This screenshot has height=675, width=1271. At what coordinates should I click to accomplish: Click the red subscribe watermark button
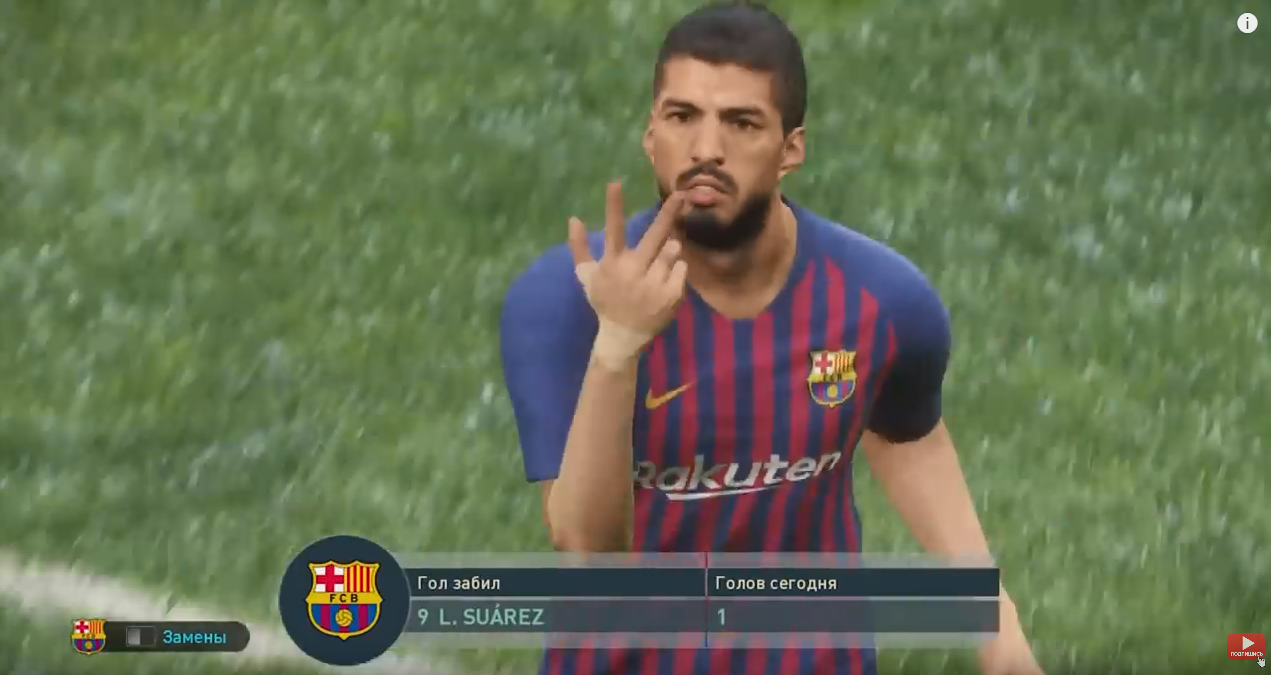1246,646
